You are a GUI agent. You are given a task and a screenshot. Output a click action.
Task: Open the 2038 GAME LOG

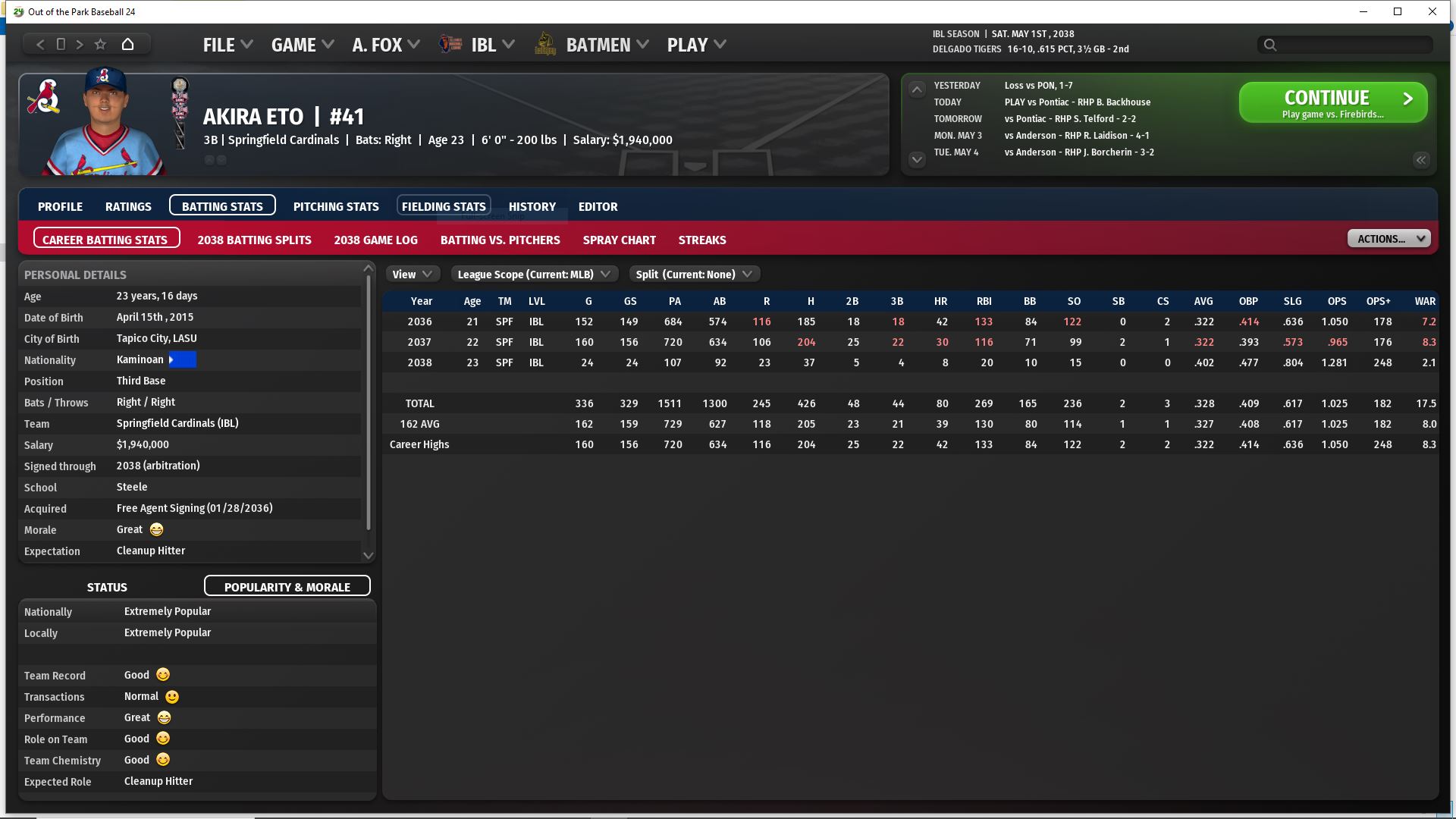point(375,240)
